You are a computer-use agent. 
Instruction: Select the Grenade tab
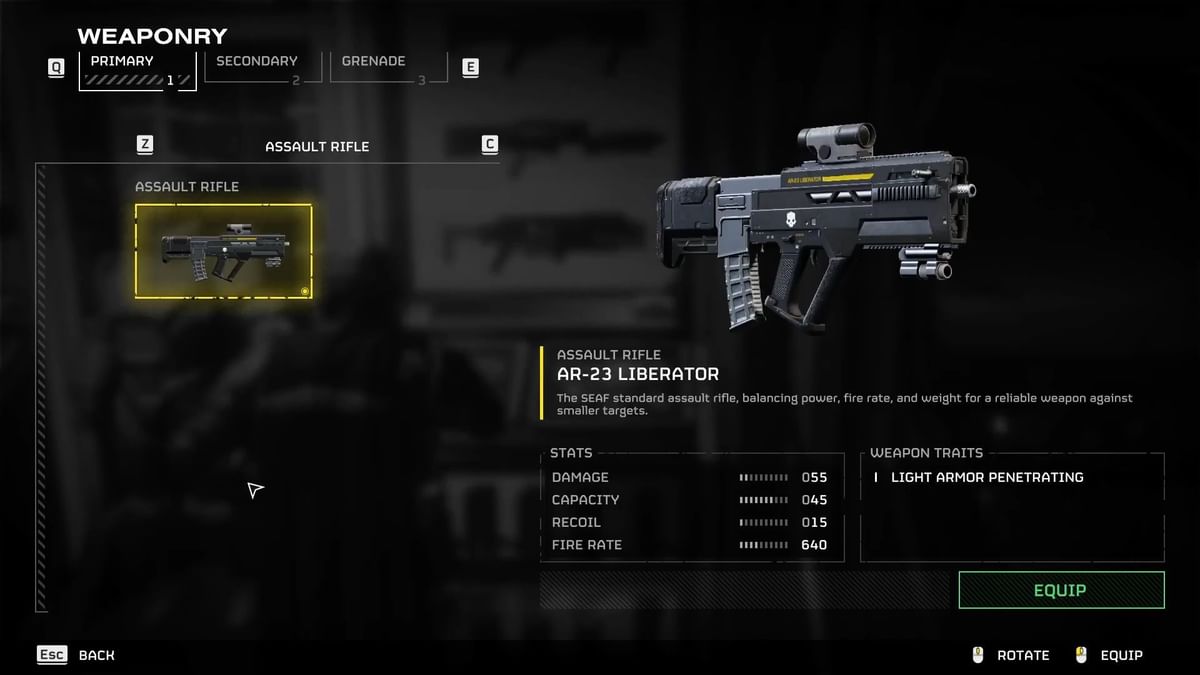click(x=378, y=67)
